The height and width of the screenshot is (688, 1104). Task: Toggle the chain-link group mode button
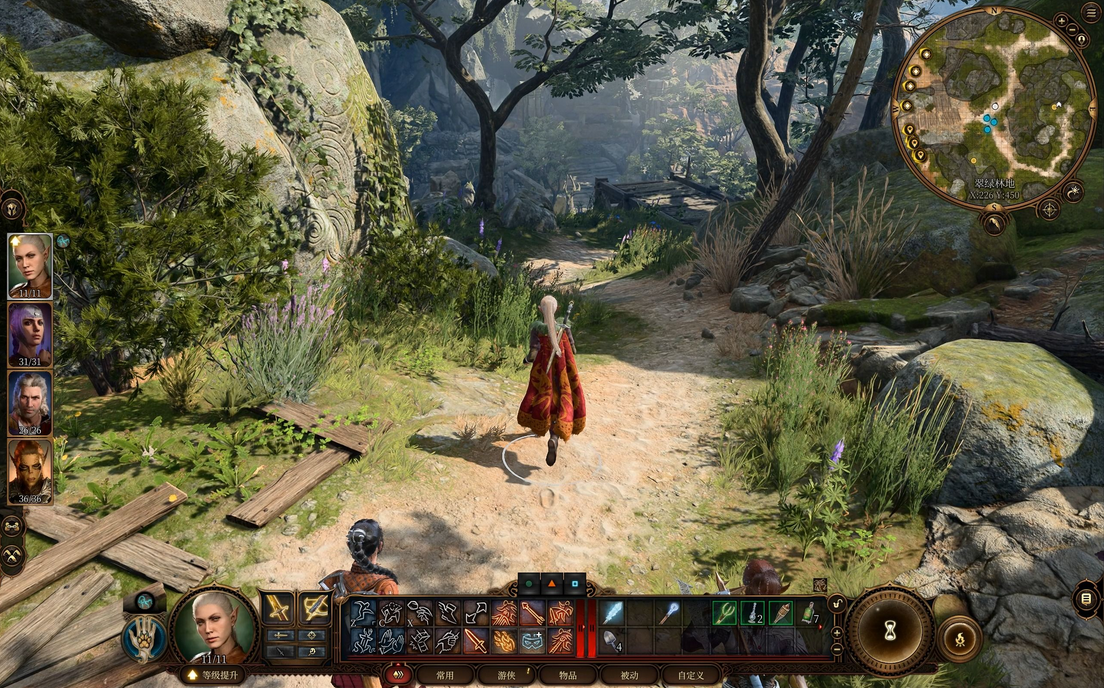click(12, 524)
